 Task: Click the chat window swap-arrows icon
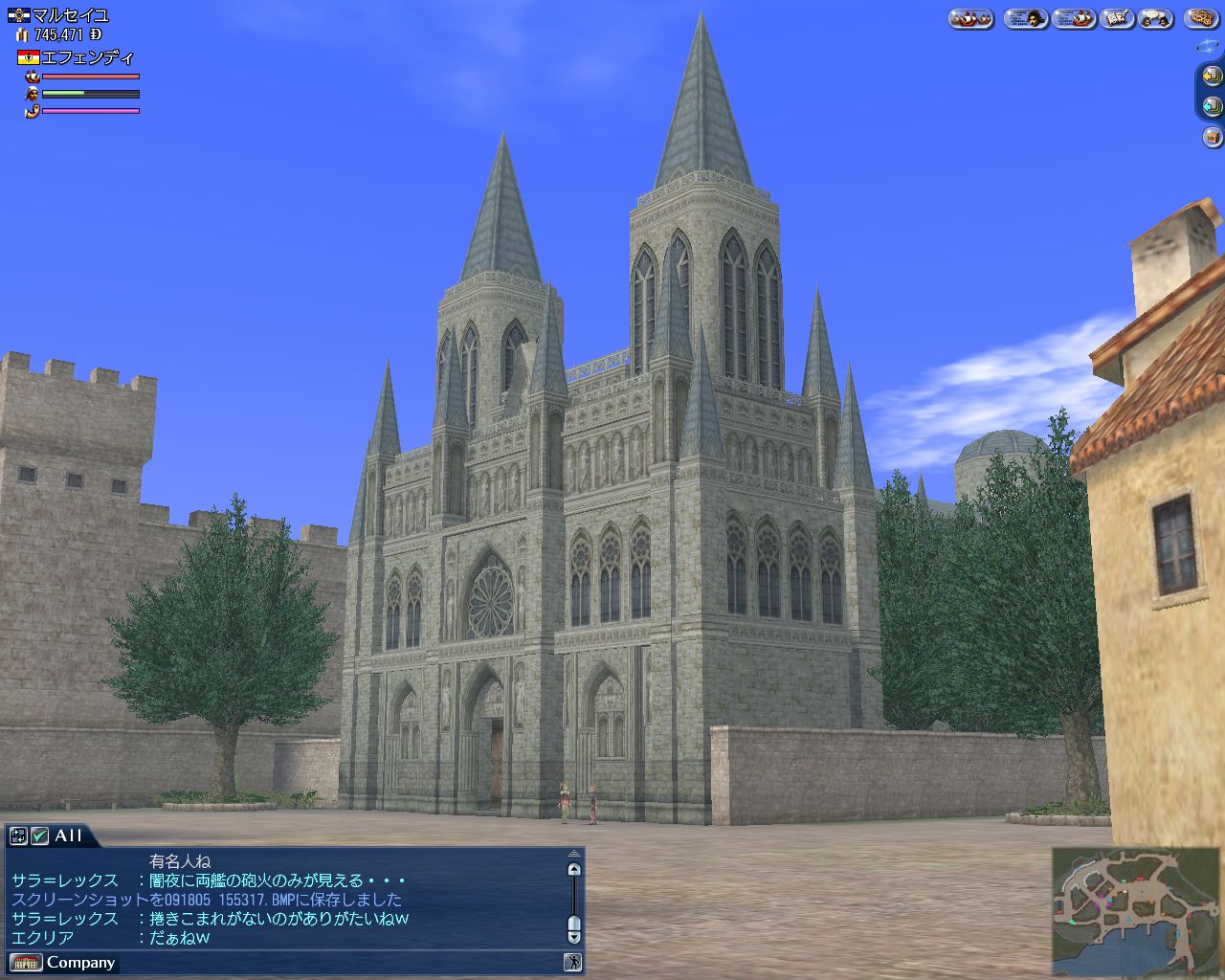click(x=18, y=835)
